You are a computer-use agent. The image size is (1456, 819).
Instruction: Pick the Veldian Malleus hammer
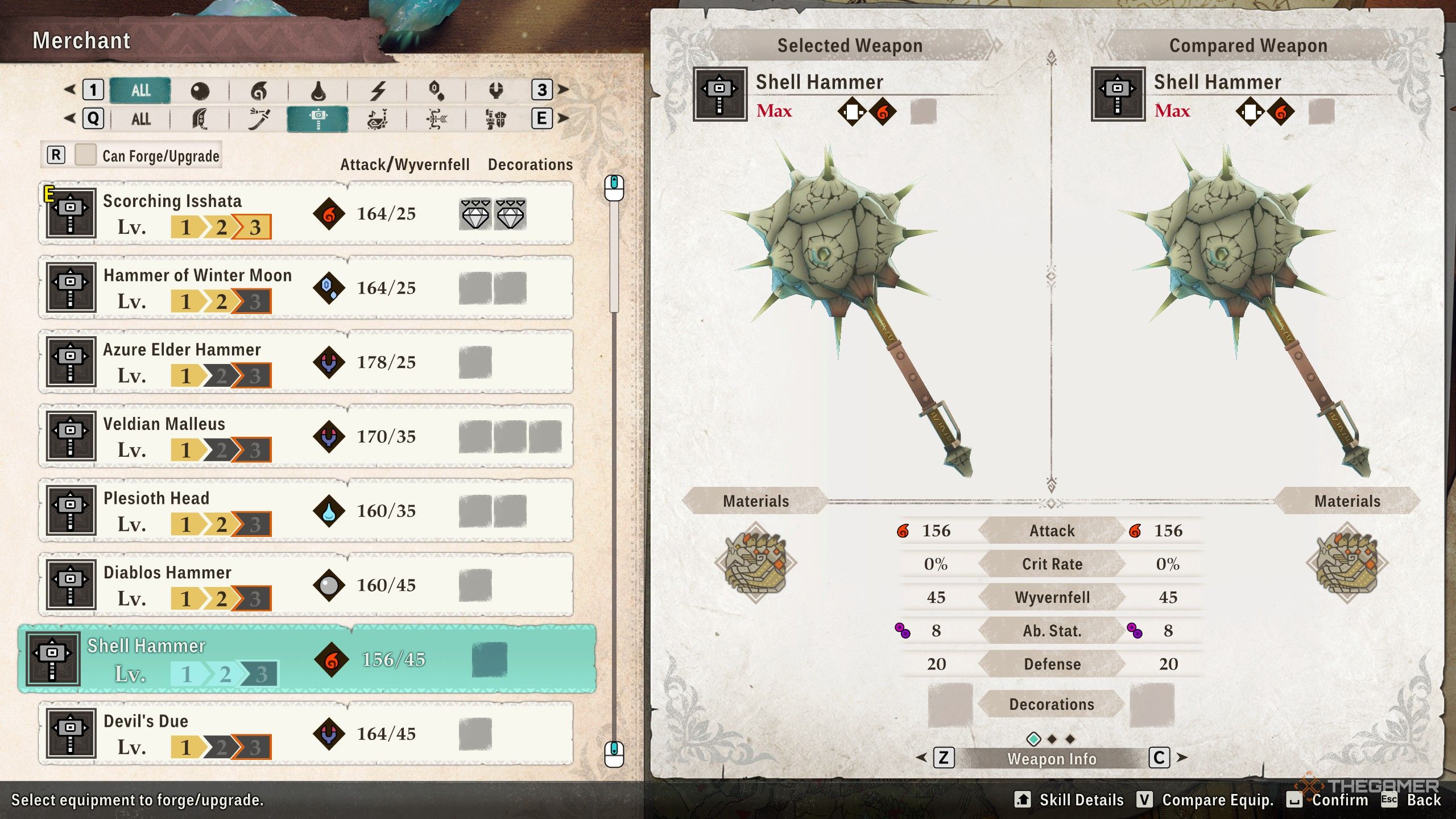306,436
